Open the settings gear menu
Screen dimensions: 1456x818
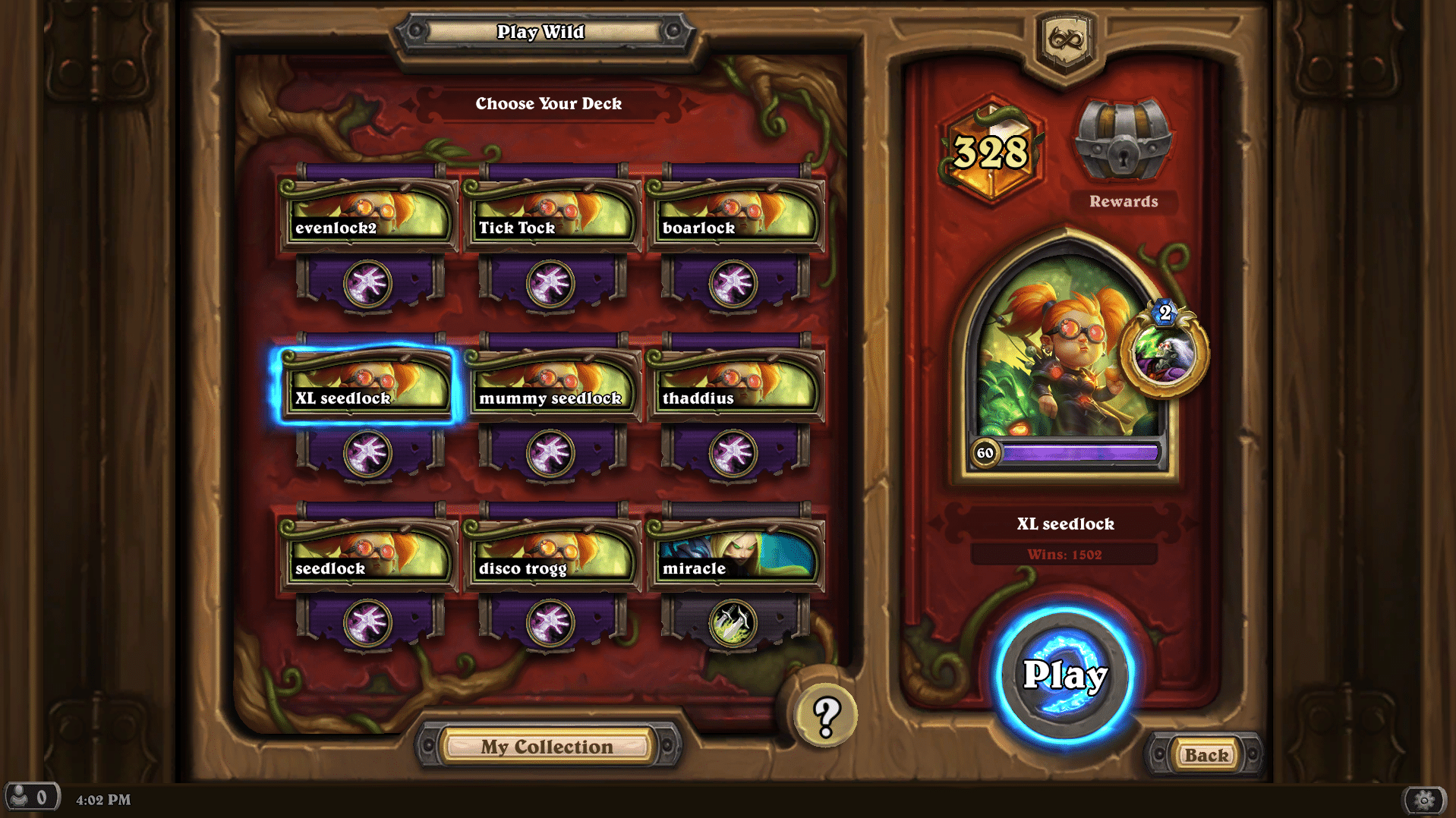pos(1424,800)
